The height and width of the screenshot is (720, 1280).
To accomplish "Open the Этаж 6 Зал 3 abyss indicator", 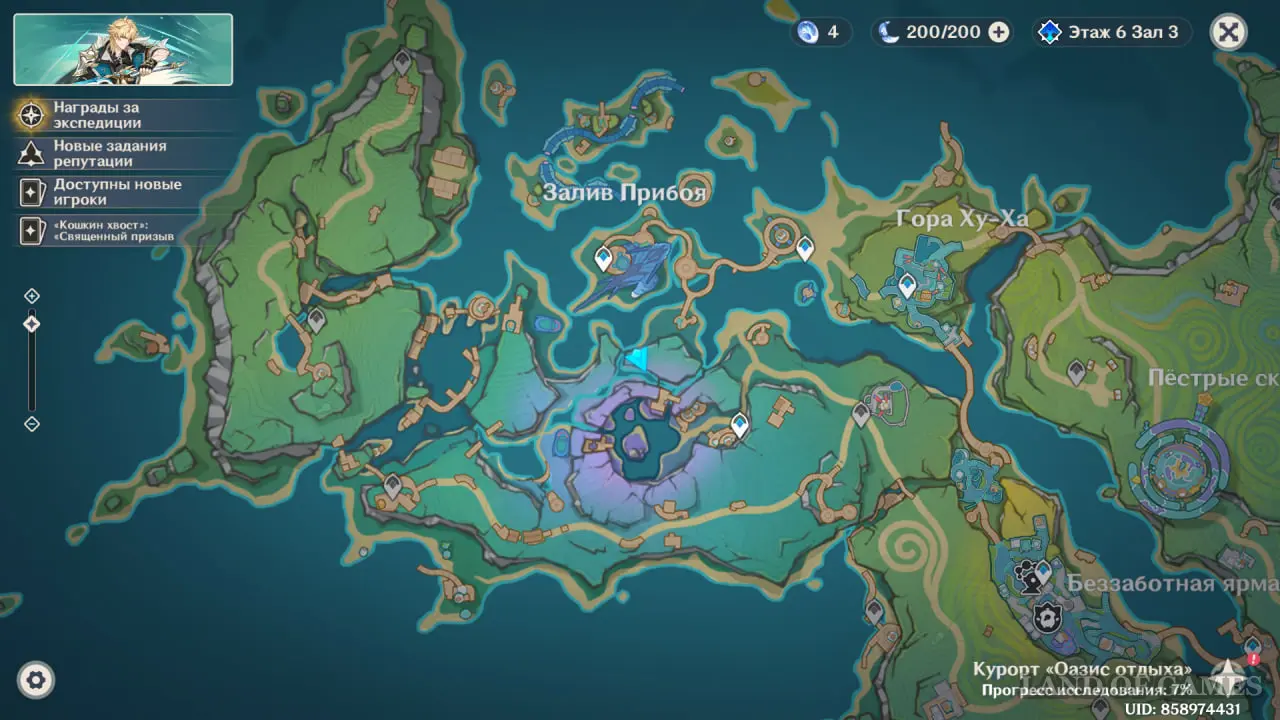I will pyautogui.click(x=1110, y=32).
